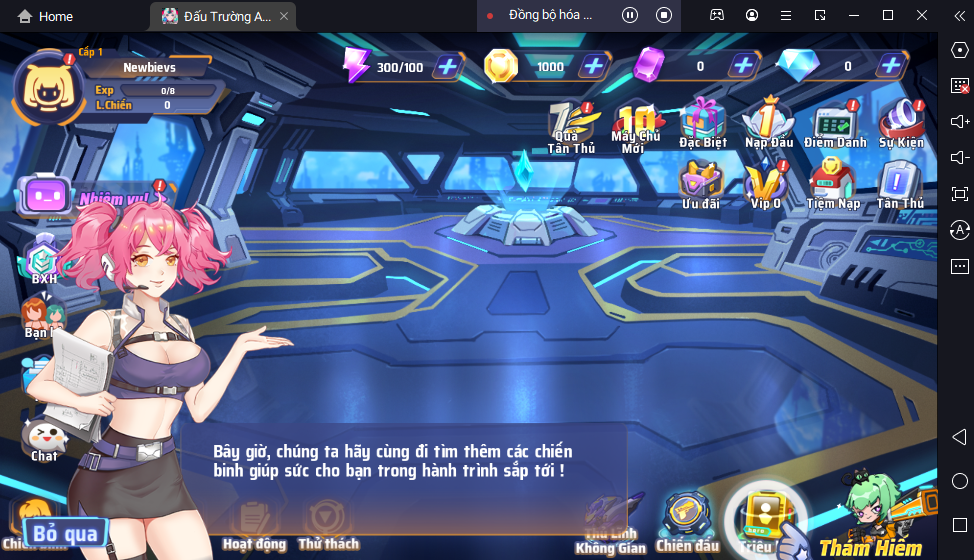The image size is (974, 560).
Task: Open the Máy Chủ Mới event
Action: pos(635,125)
